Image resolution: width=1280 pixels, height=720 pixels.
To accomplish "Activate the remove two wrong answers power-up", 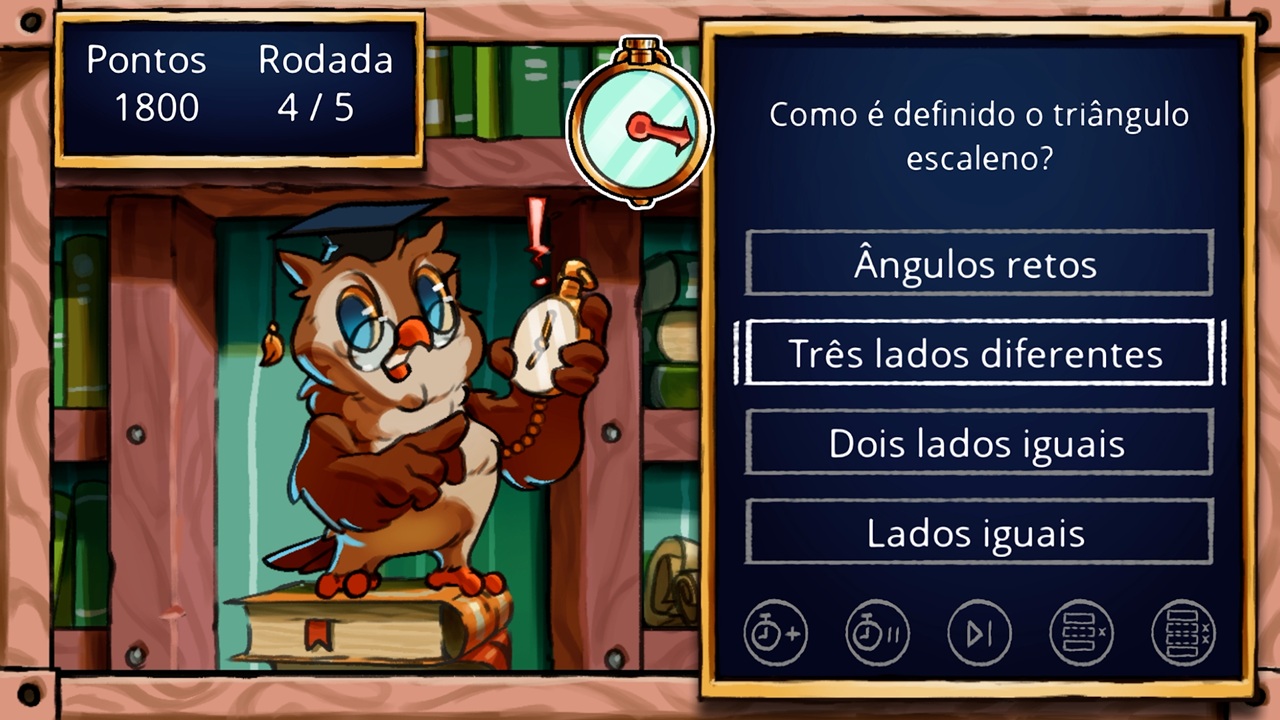I will (1183, 632).
